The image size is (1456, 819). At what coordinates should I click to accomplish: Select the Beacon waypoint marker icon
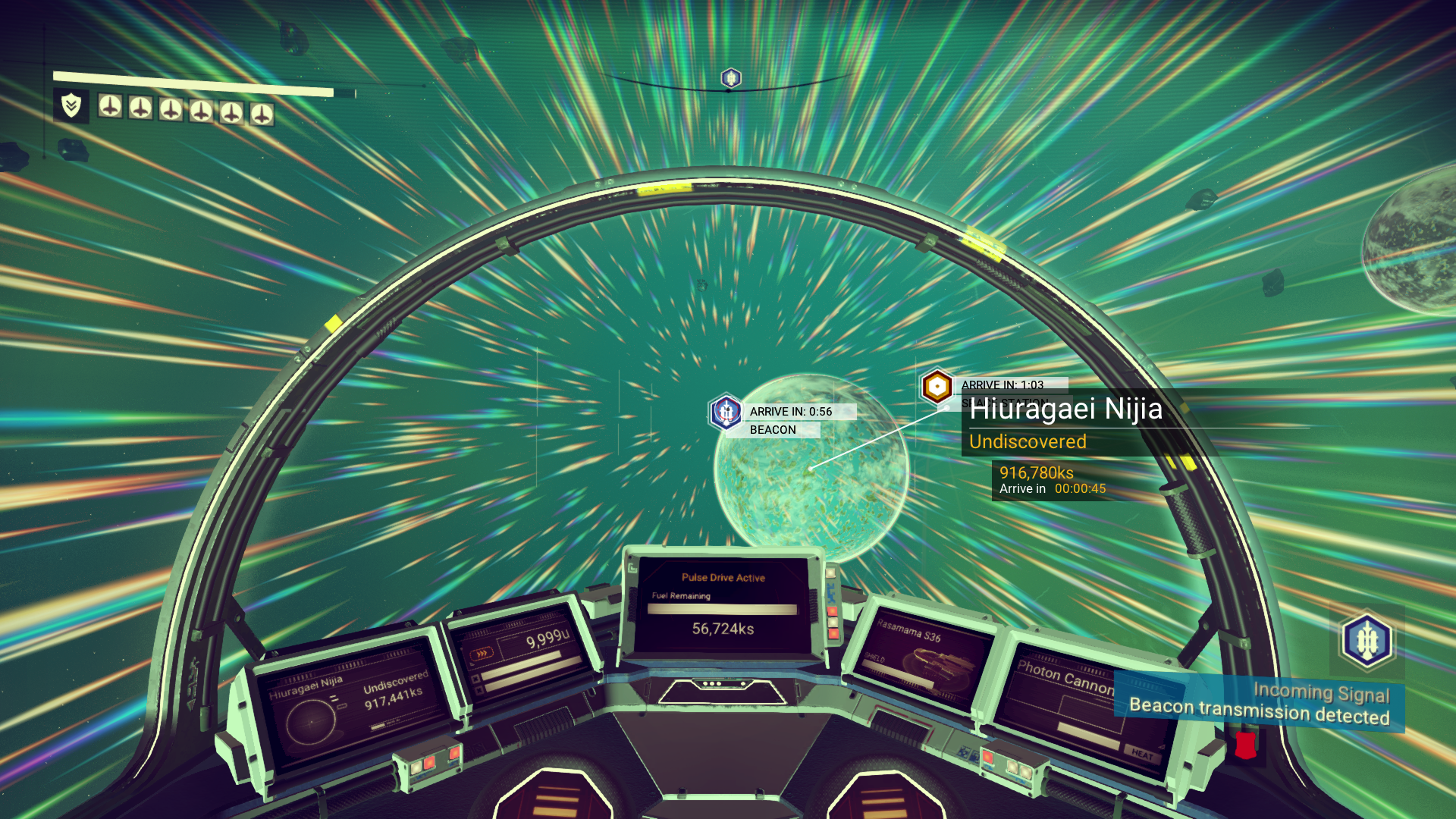[726, 412]
